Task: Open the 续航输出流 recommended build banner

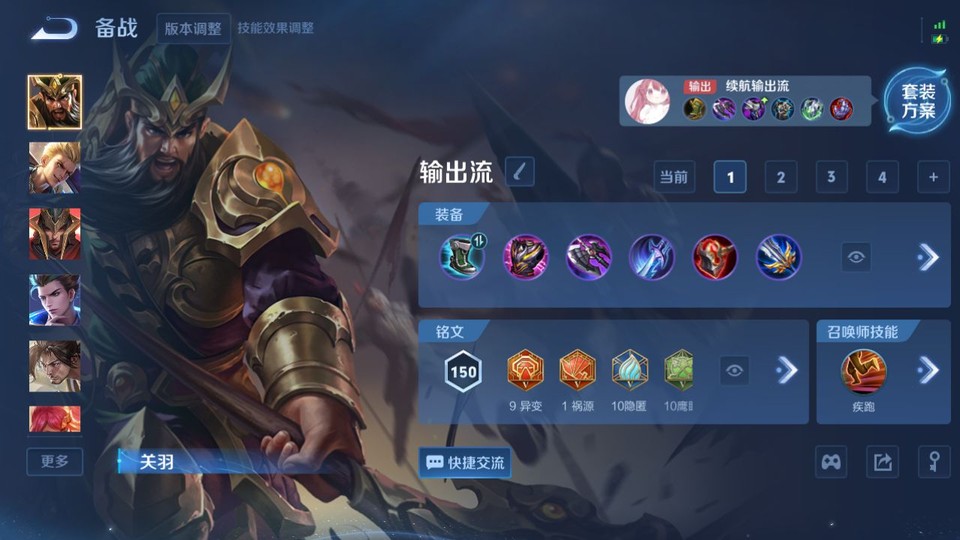Action: (745, 101)
